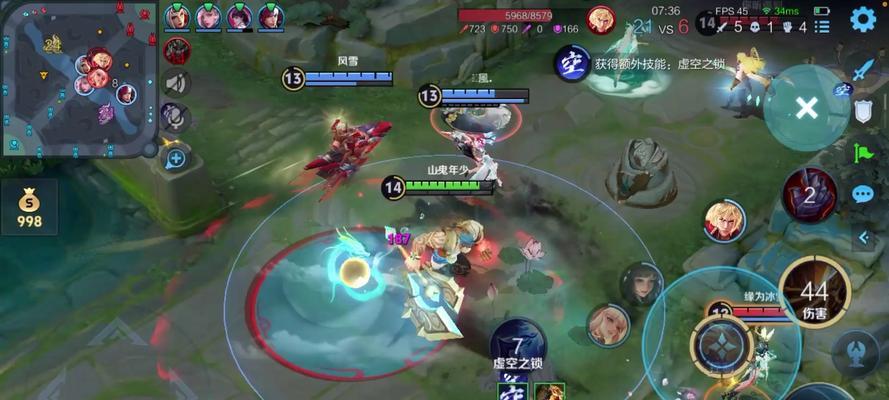Target the blond male enemy hero portrait

click(x=723, y=221)
